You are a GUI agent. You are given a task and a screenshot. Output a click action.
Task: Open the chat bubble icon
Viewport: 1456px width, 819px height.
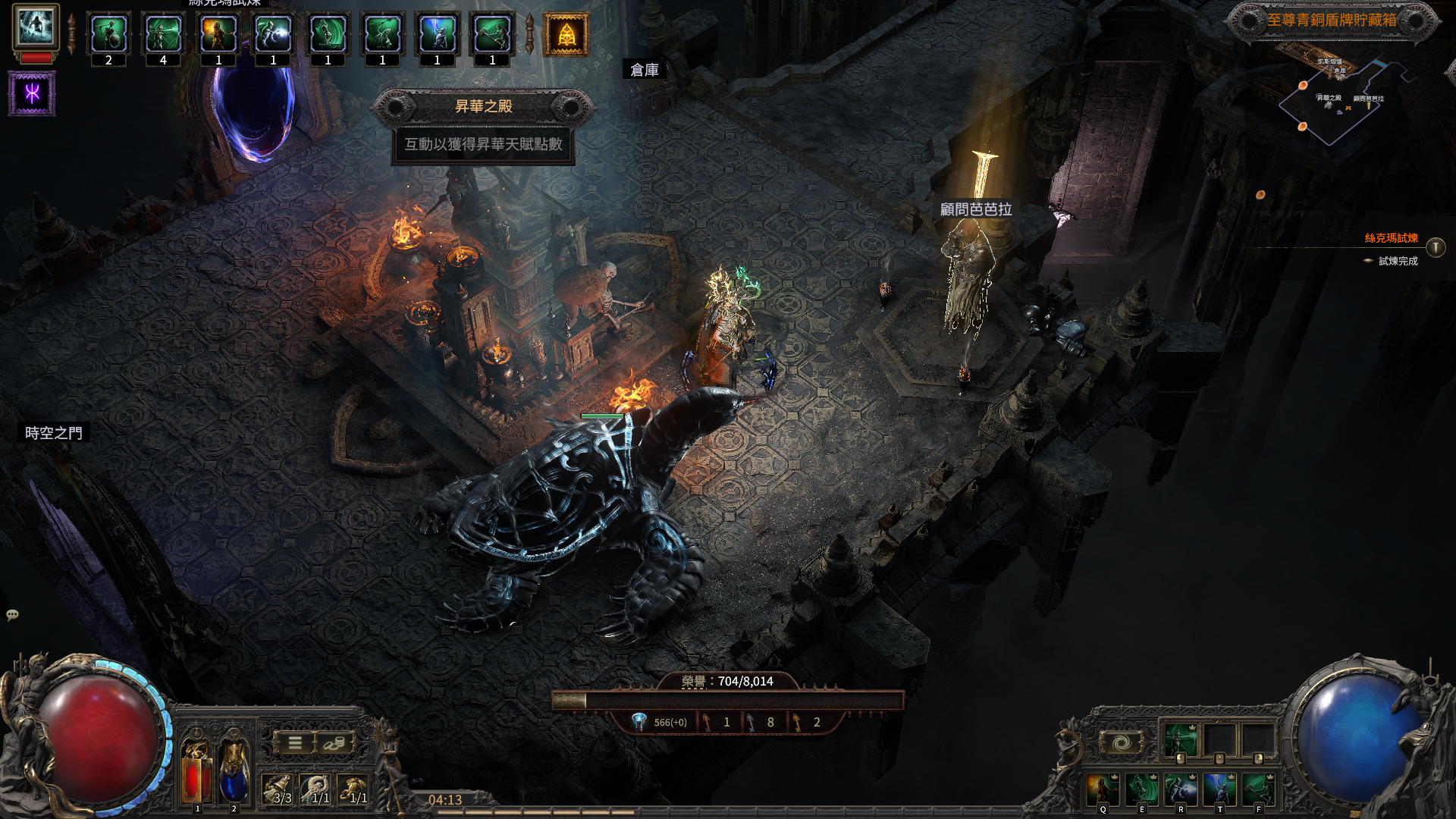12,614
